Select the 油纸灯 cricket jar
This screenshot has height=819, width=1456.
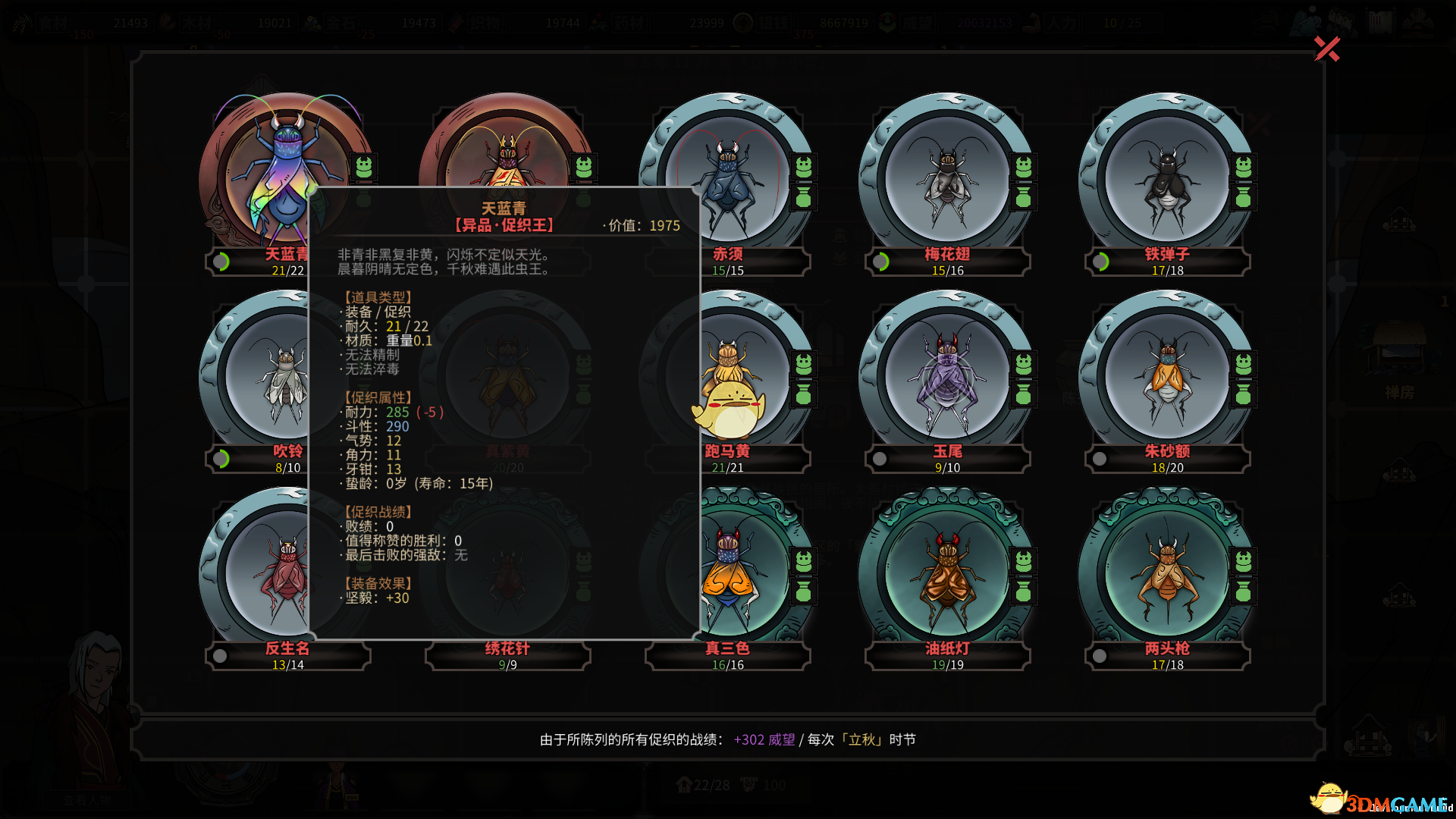(946, 573)
